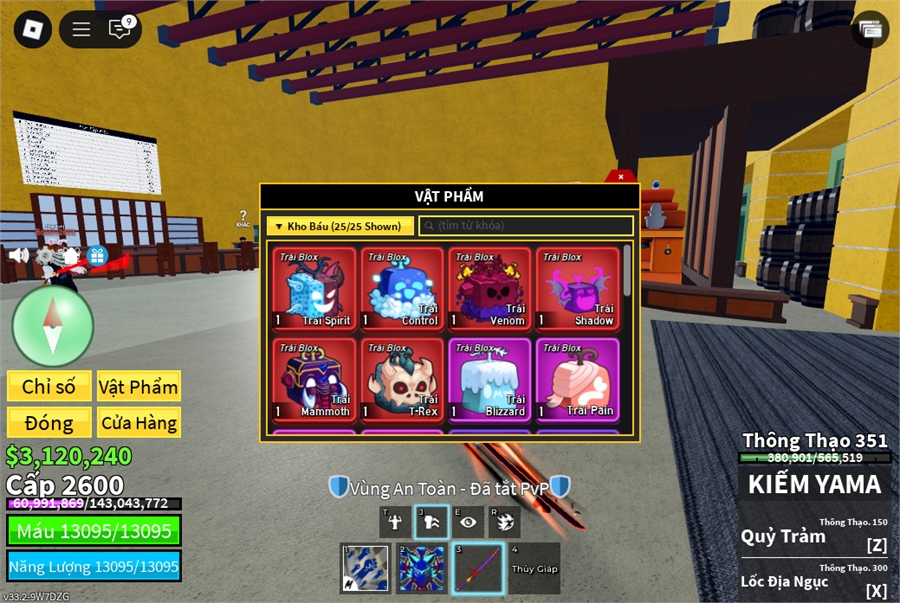Pick the Blizzard fruit item

click(x=490, y=380)
